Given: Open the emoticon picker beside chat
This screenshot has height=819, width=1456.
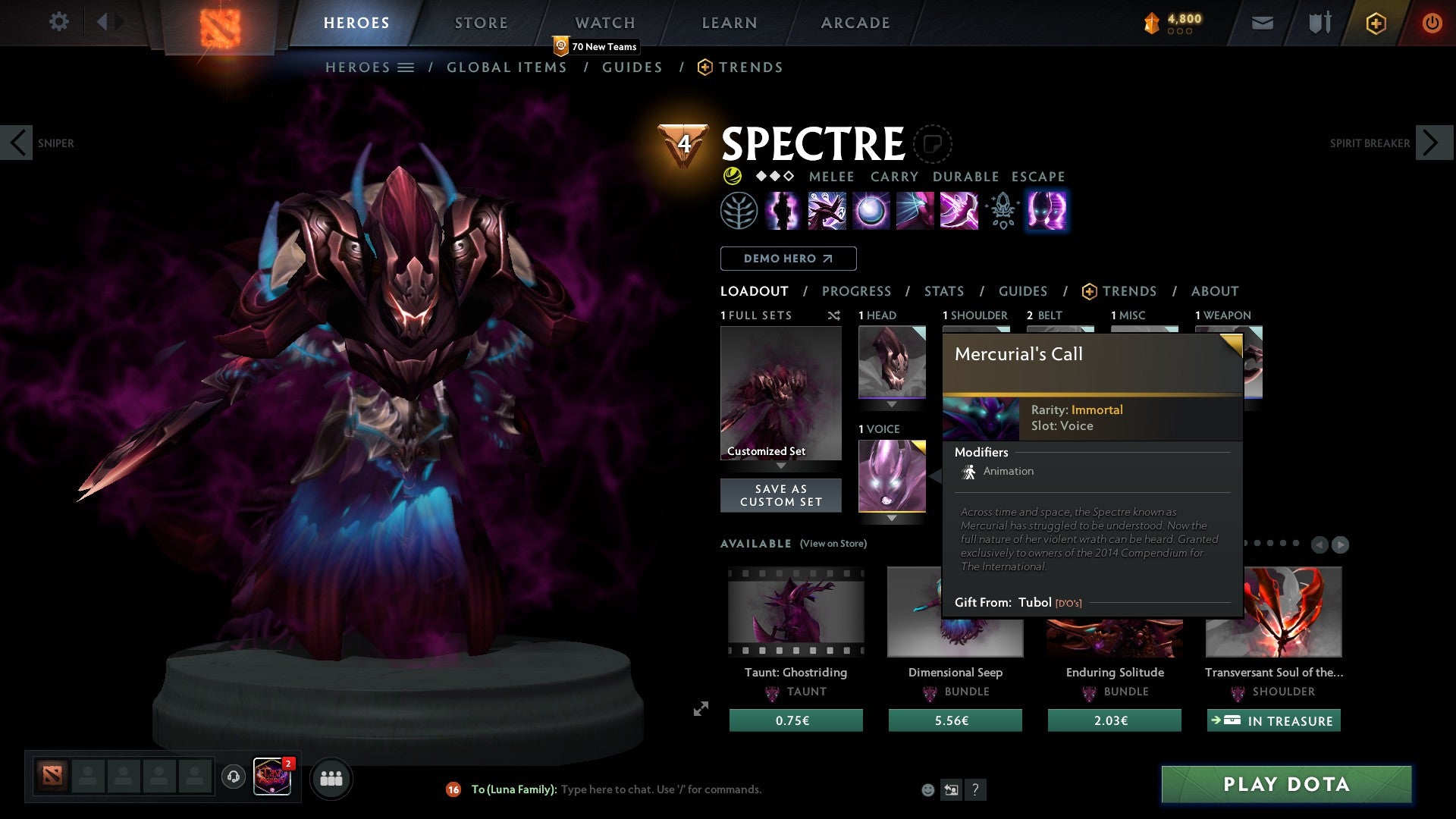Looking at the screenshot, I should [927, 789].
